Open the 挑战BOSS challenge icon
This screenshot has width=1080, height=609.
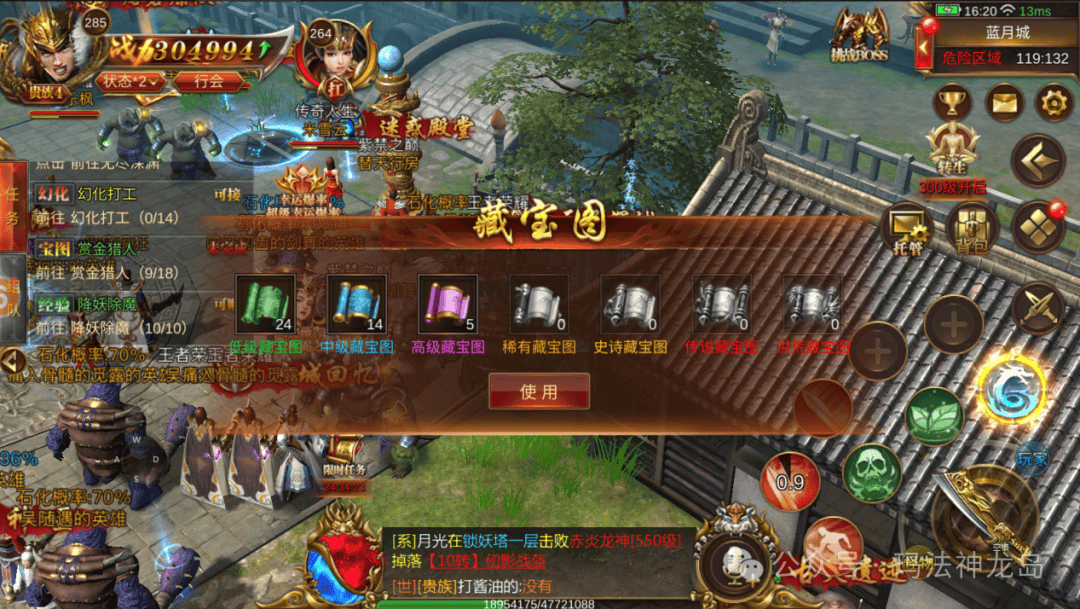(860, 35)
